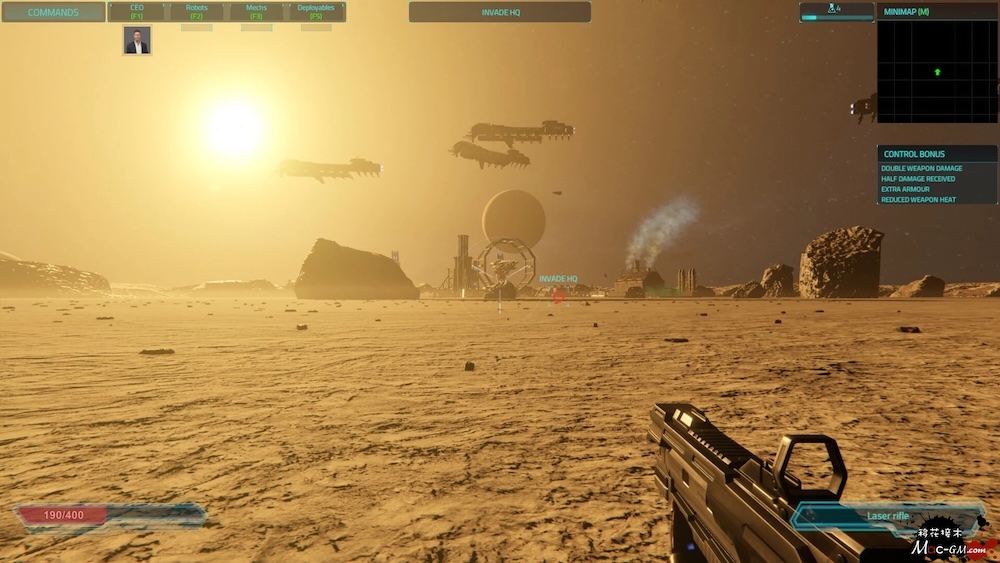Open the Mechs command tab

(x=256, y=12)
